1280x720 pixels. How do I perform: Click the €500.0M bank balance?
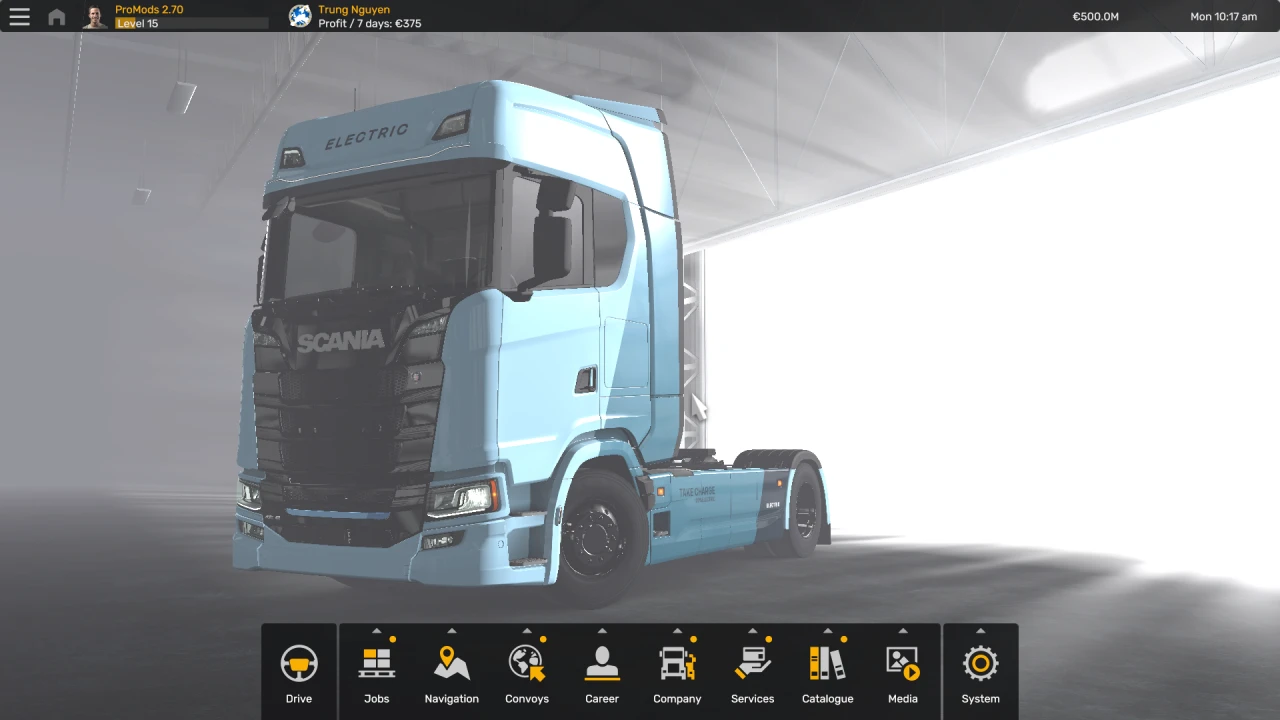pos(1095,16)
